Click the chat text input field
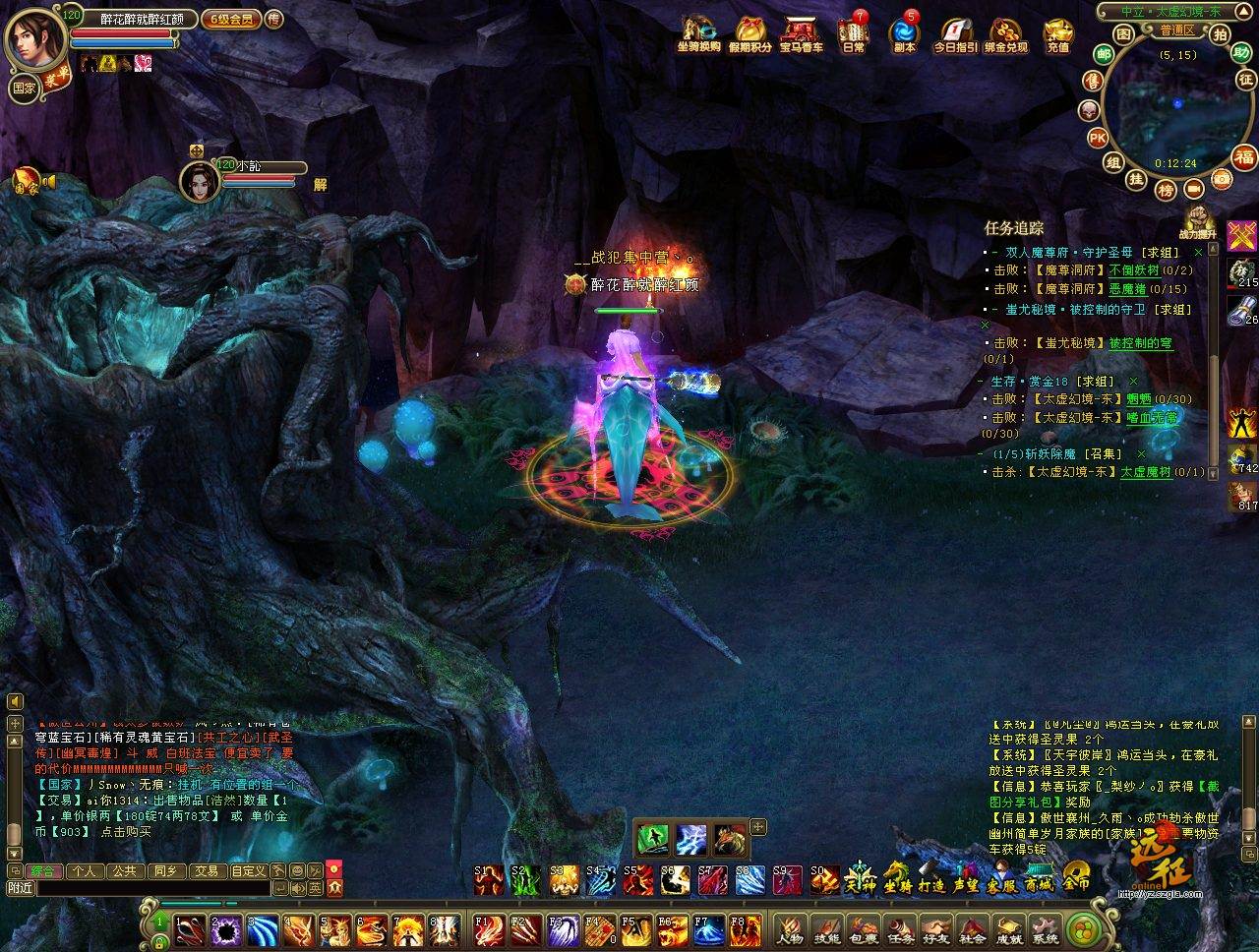Screen dimensions: 1259x952 point(152,888)
